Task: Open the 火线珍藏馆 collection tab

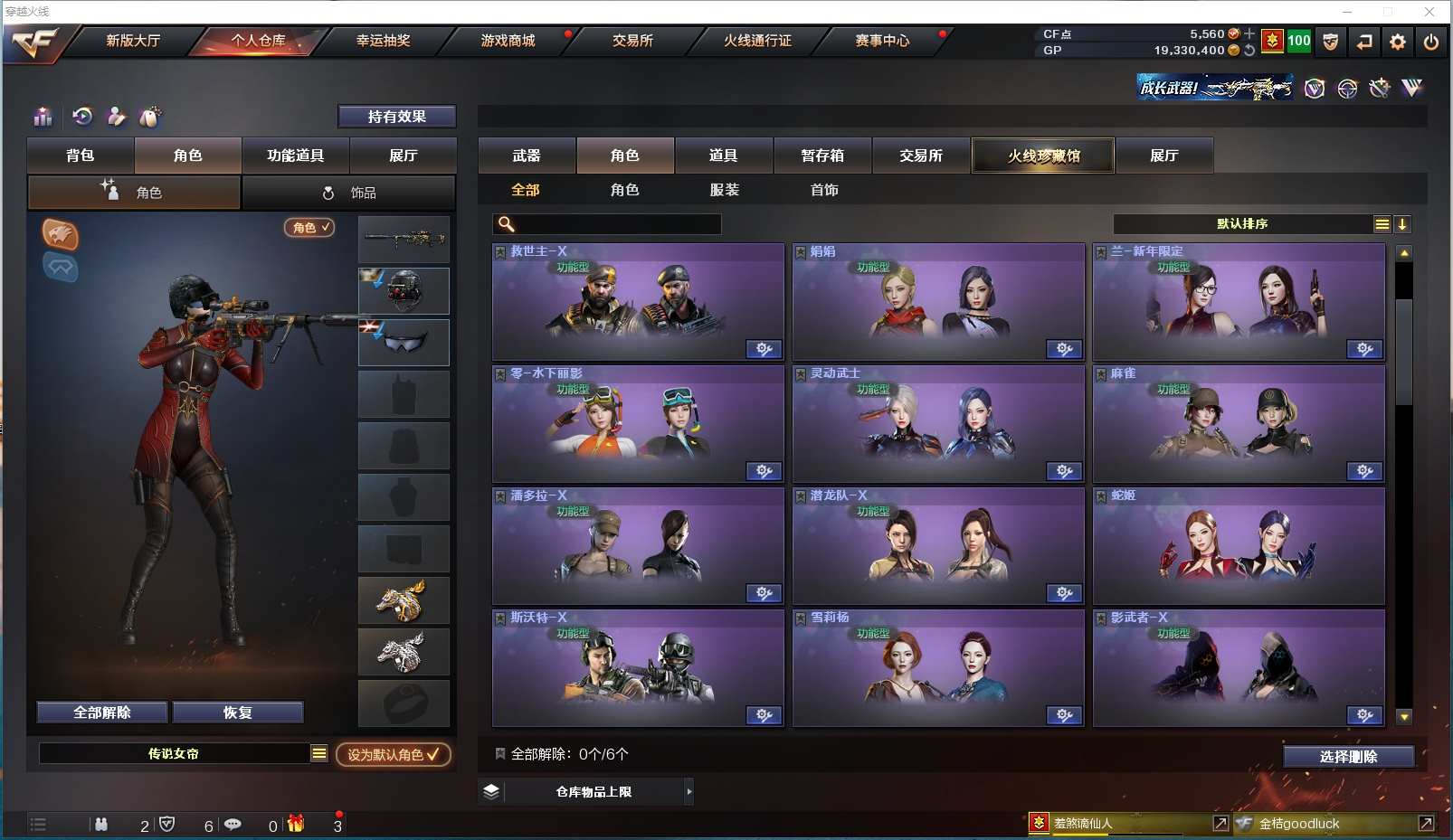Action: click(1043, 156)
